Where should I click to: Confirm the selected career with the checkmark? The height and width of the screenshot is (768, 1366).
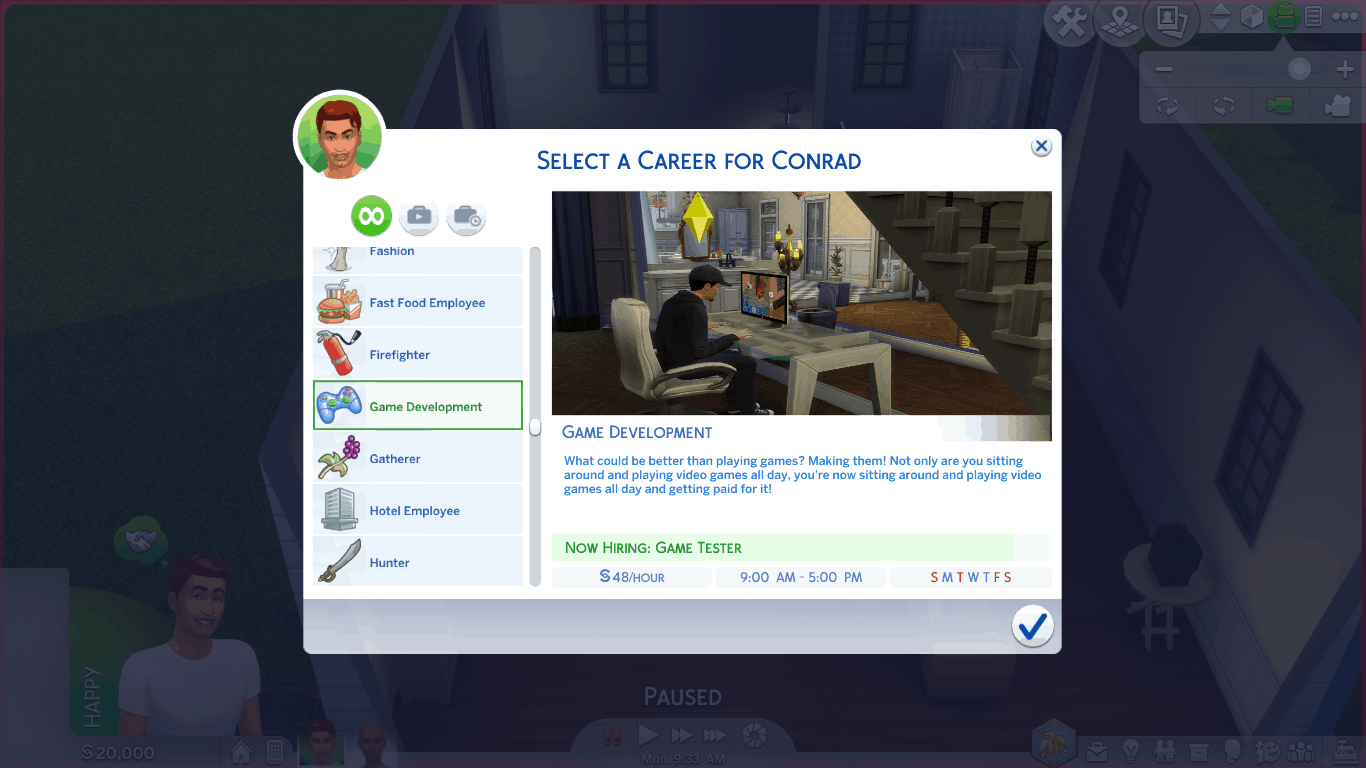click(x=1032, y=626)
